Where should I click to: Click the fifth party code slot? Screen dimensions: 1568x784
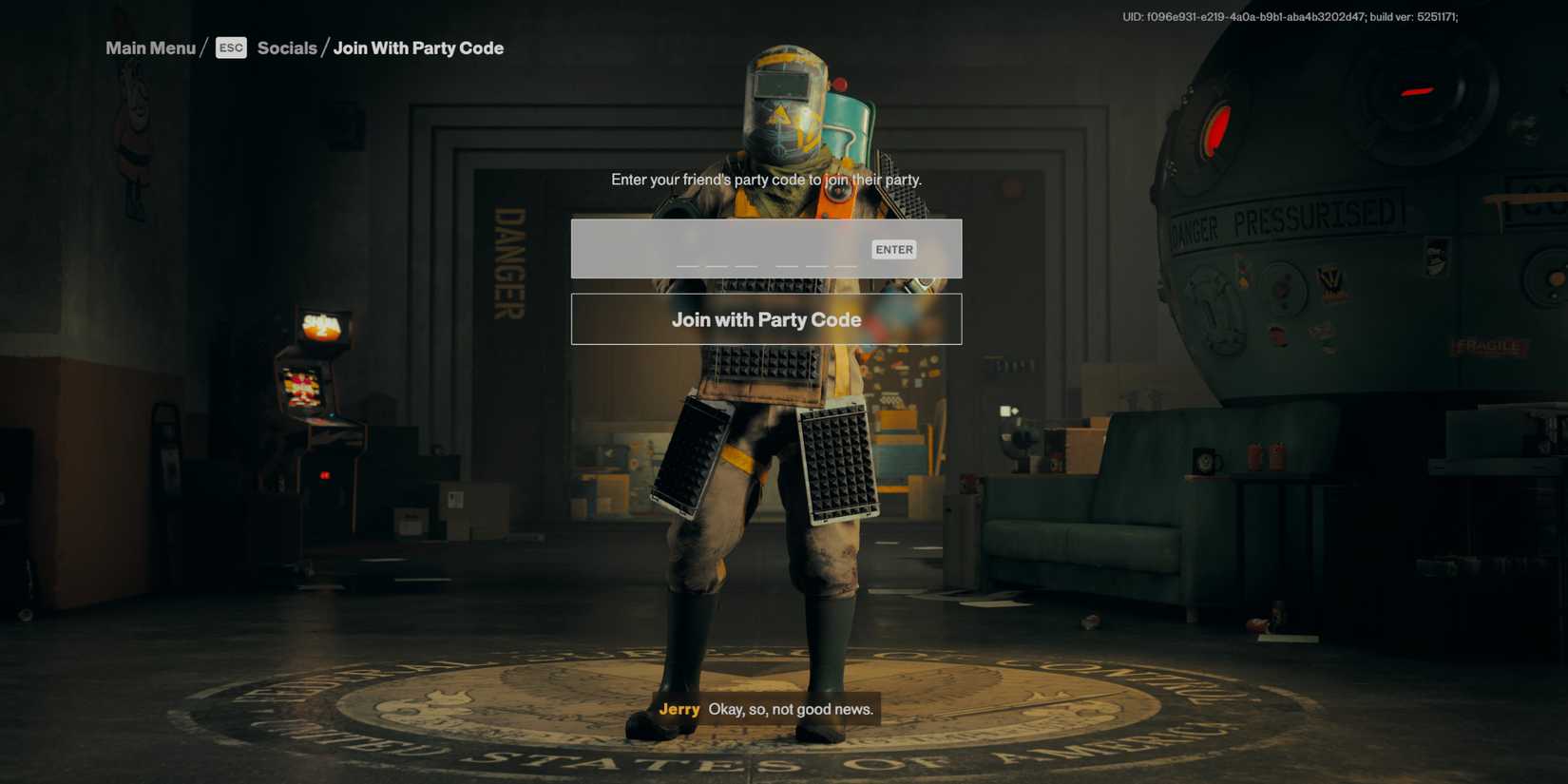(815, 264)
